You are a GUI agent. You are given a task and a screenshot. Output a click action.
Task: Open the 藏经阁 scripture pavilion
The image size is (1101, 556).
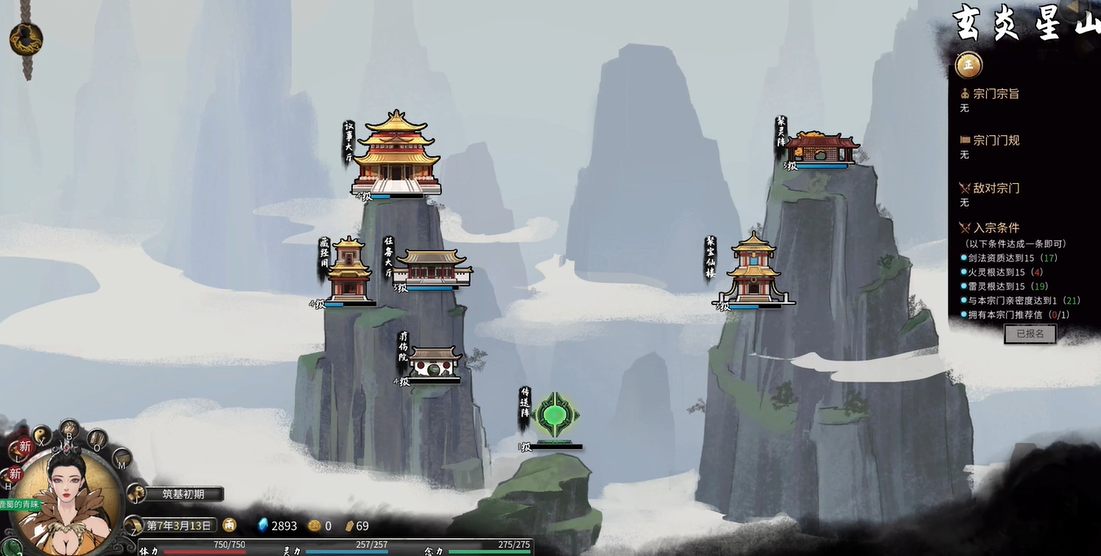[x=348, y=270]
